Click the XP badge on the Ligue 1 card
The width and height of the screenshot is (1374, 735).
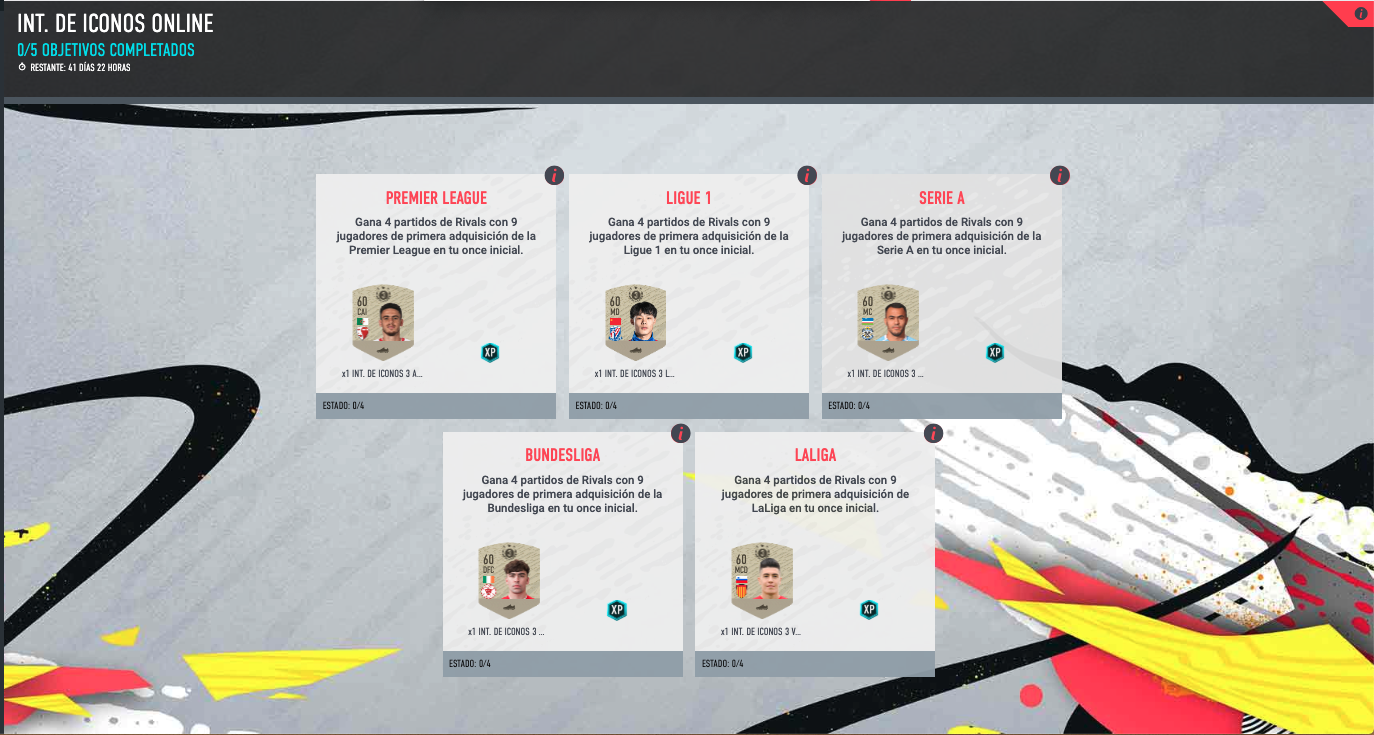coord(742,352)
